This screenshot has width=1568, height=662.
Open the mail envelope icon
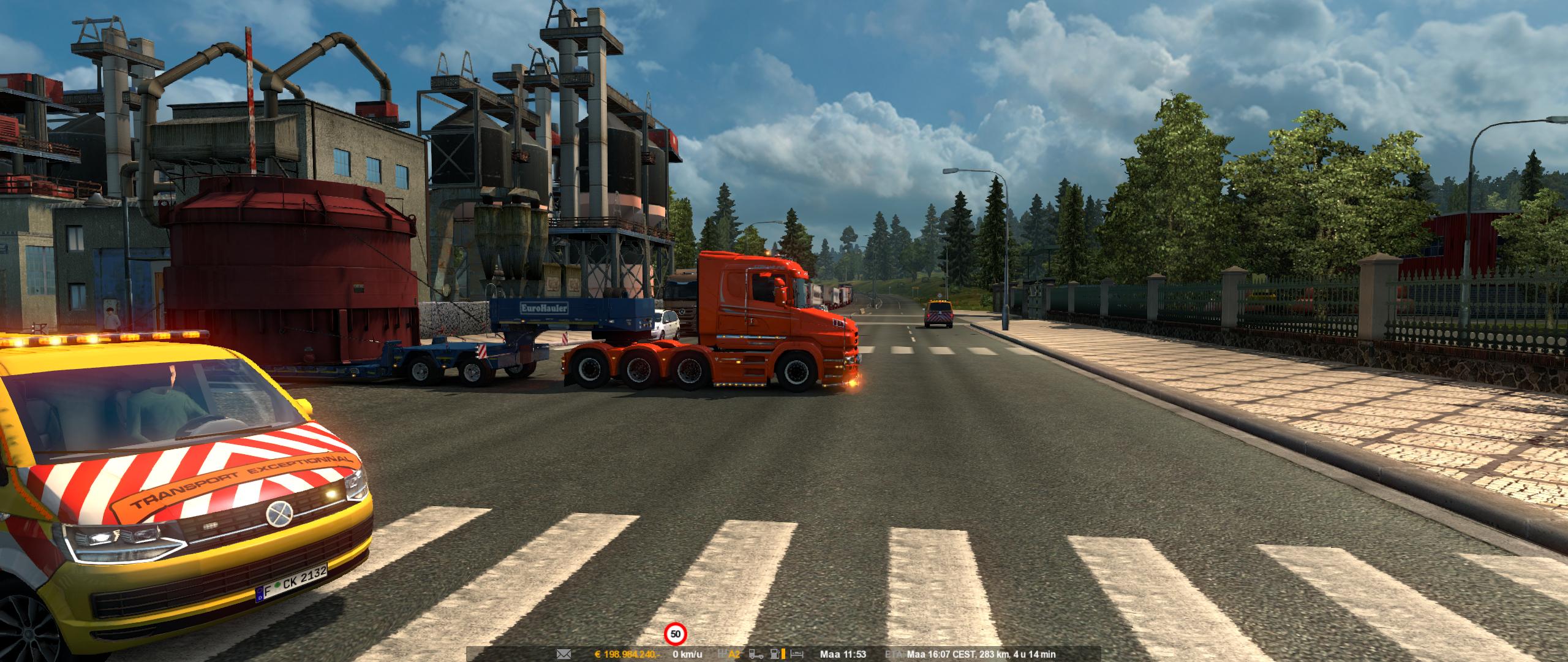pyautogui.click(x=563, y=654)
